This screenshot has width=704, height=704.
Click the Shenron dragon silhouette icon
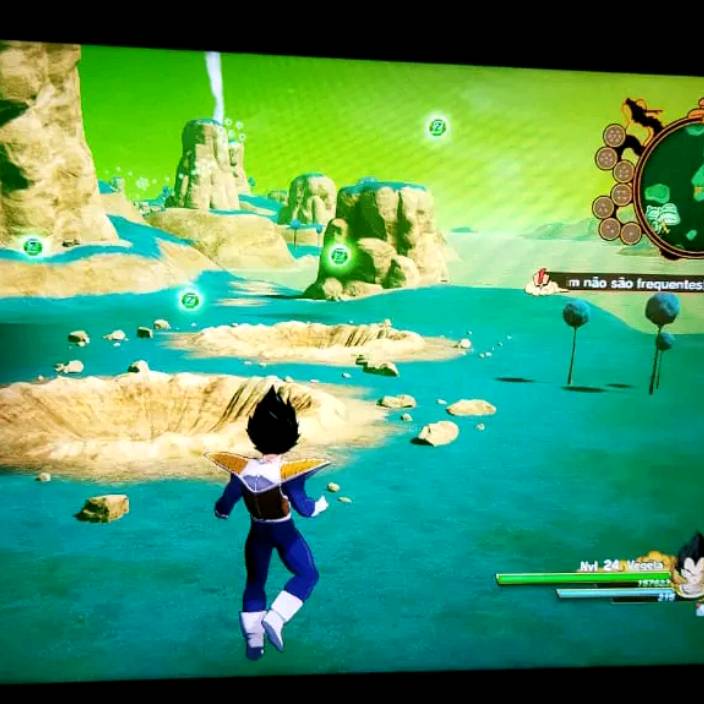point(638,118)
